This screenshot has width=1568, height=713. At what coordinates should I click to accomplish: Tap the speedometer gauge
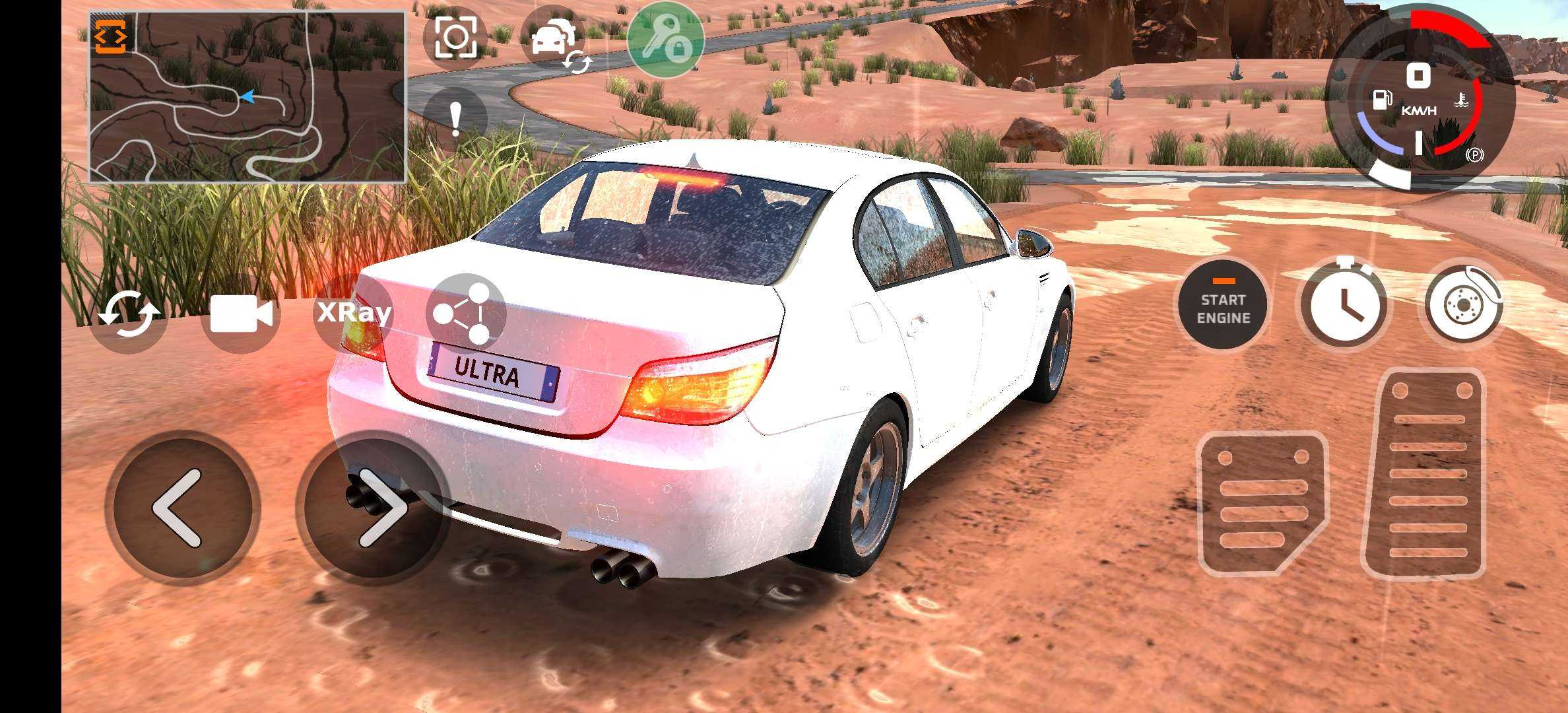1419,99
